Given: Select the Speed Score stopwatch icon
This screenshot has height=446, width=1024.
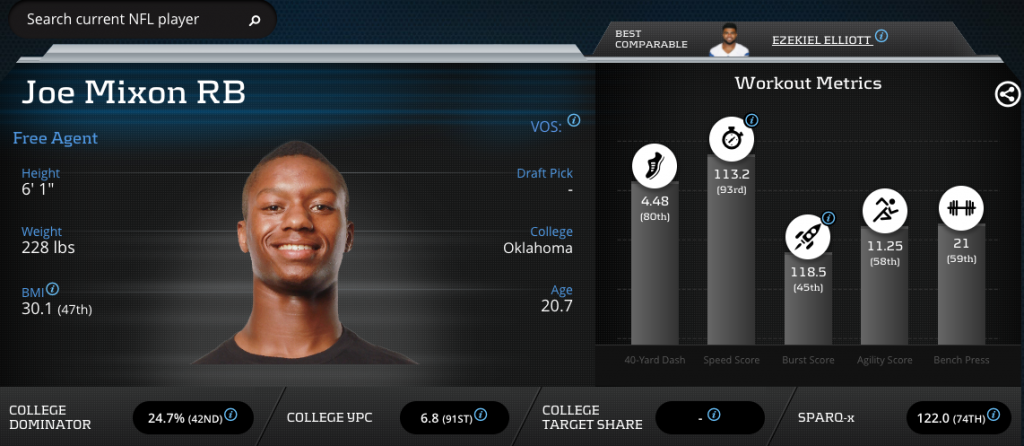Looking at the screenshot, I should coord(731,138).
